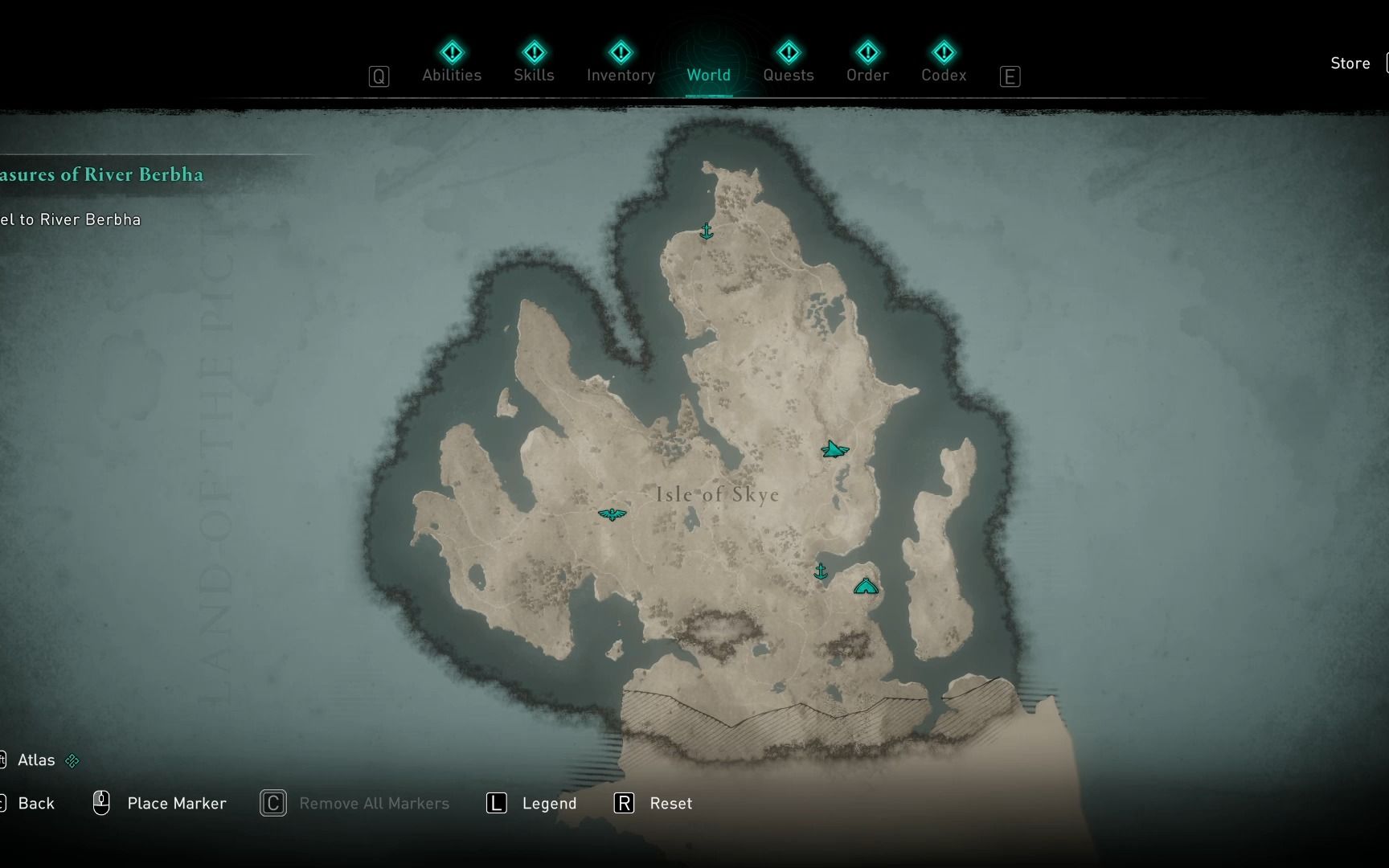This screenshot has height=868, width=1389.
Task: Pick the tent camp marker
Action: pos(865,587)
